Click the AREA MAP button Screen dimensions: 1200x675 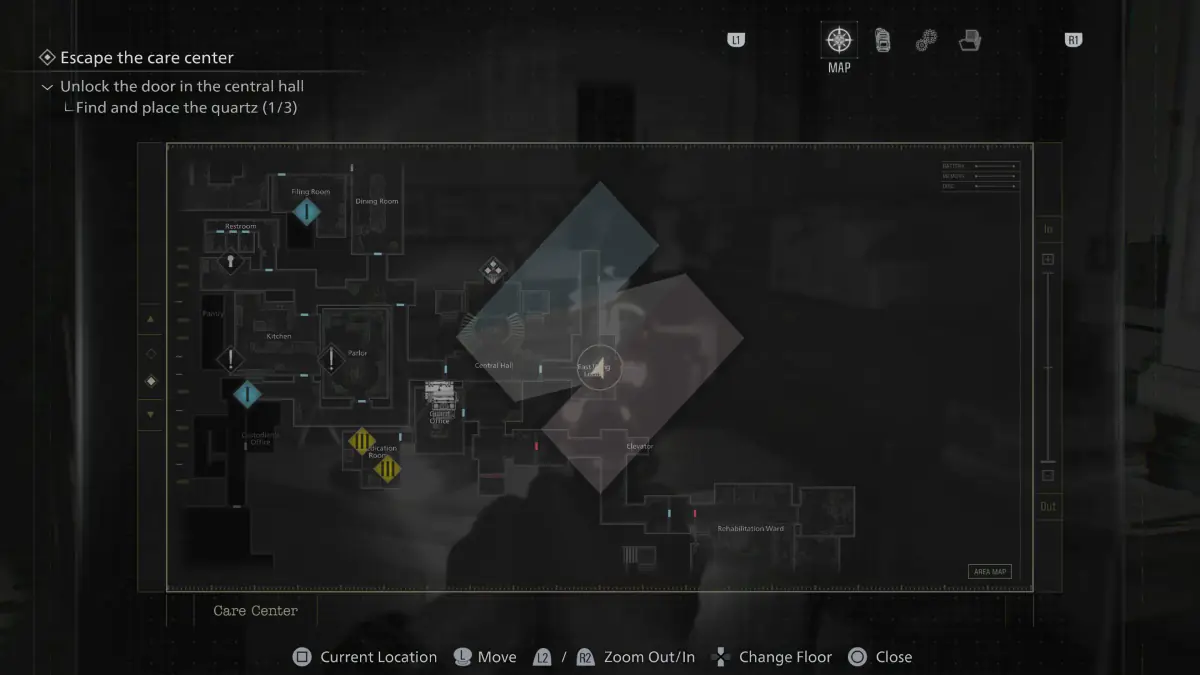989,572
